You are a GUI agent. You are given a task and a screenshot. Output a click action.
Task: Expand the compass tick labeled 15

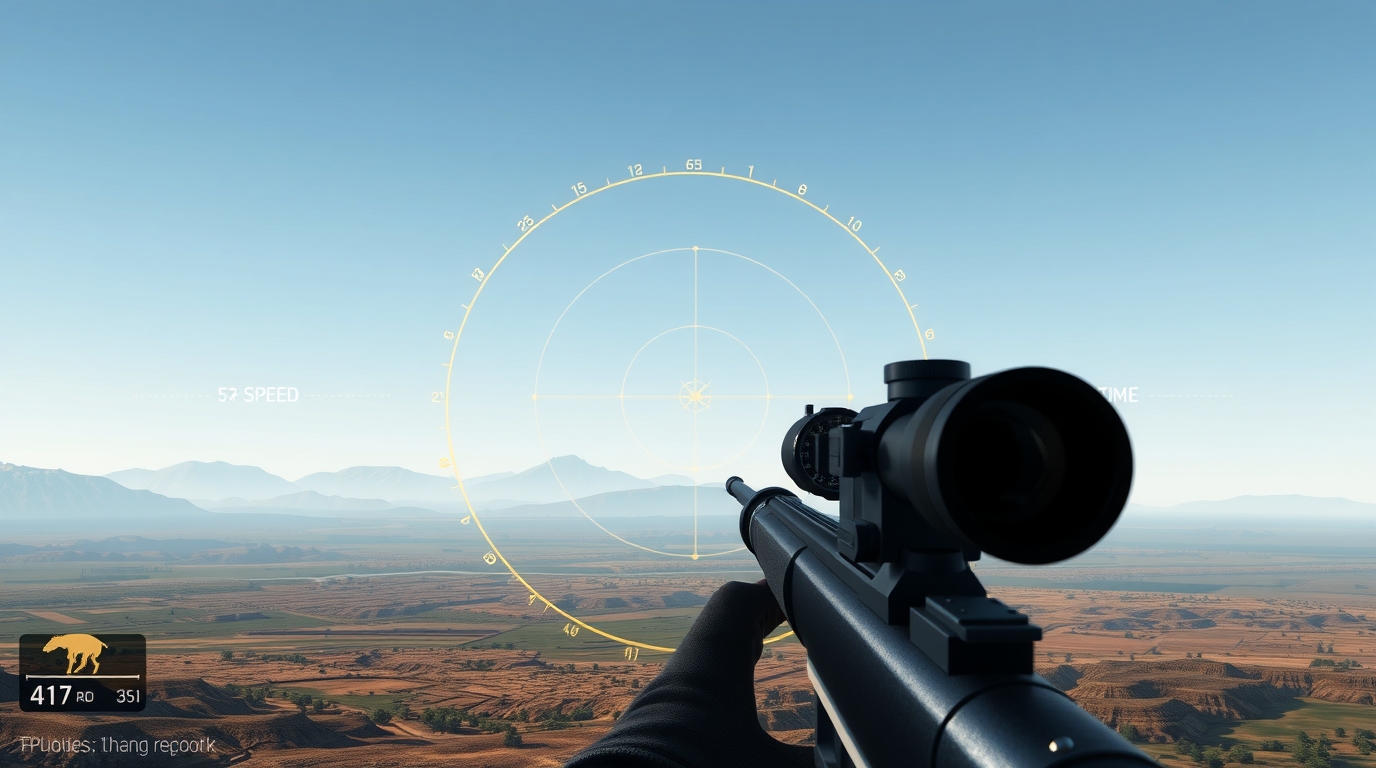(578, 186)
